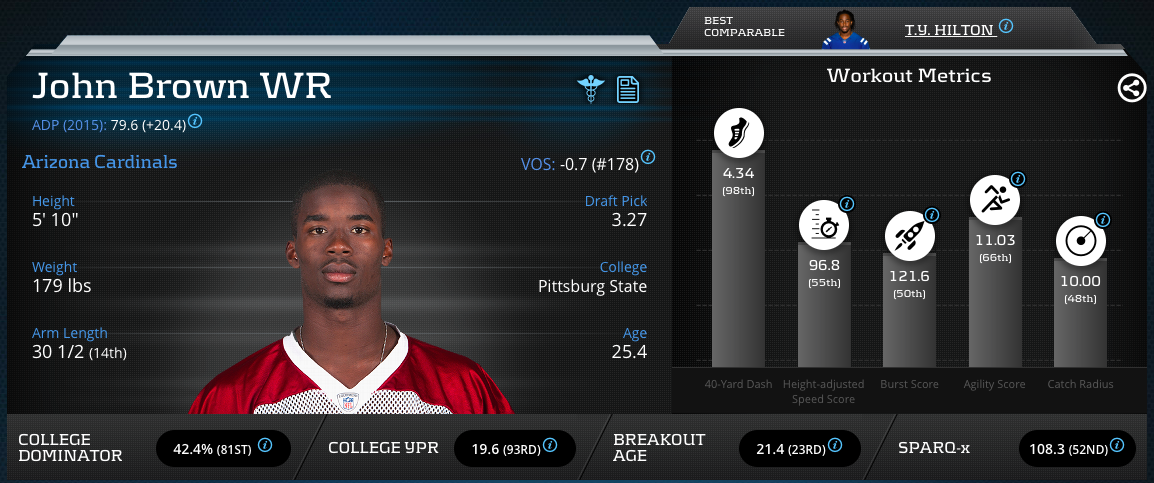1154x483 pixels.
Task: Select the Height-adjusted Speed Score stopwatch icon
Action: click(824, 227)
